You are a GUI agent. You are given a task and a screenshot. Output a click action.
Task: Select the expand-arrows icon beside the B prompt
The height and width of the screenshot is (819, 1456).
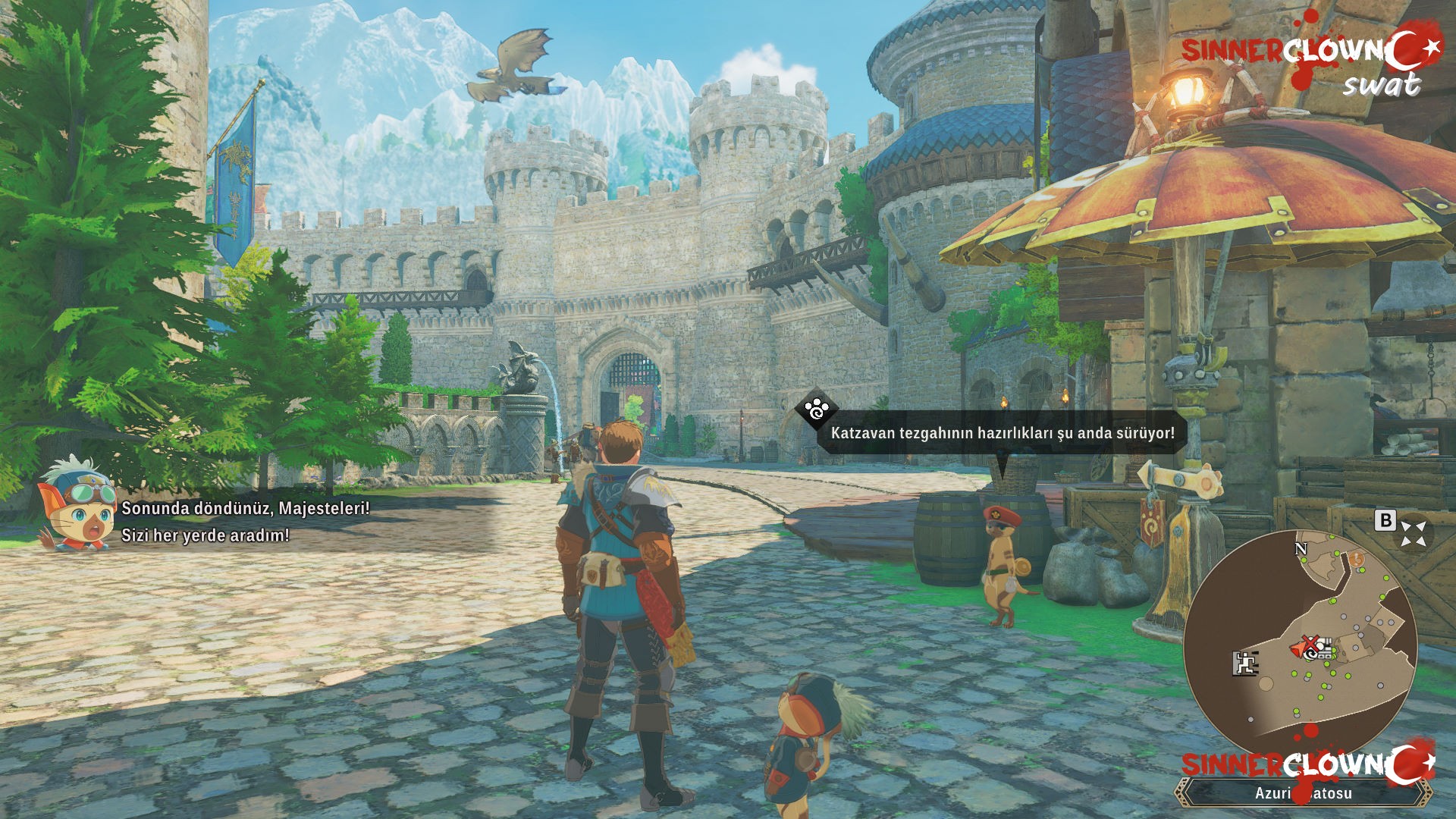(x=1413, y=532)
